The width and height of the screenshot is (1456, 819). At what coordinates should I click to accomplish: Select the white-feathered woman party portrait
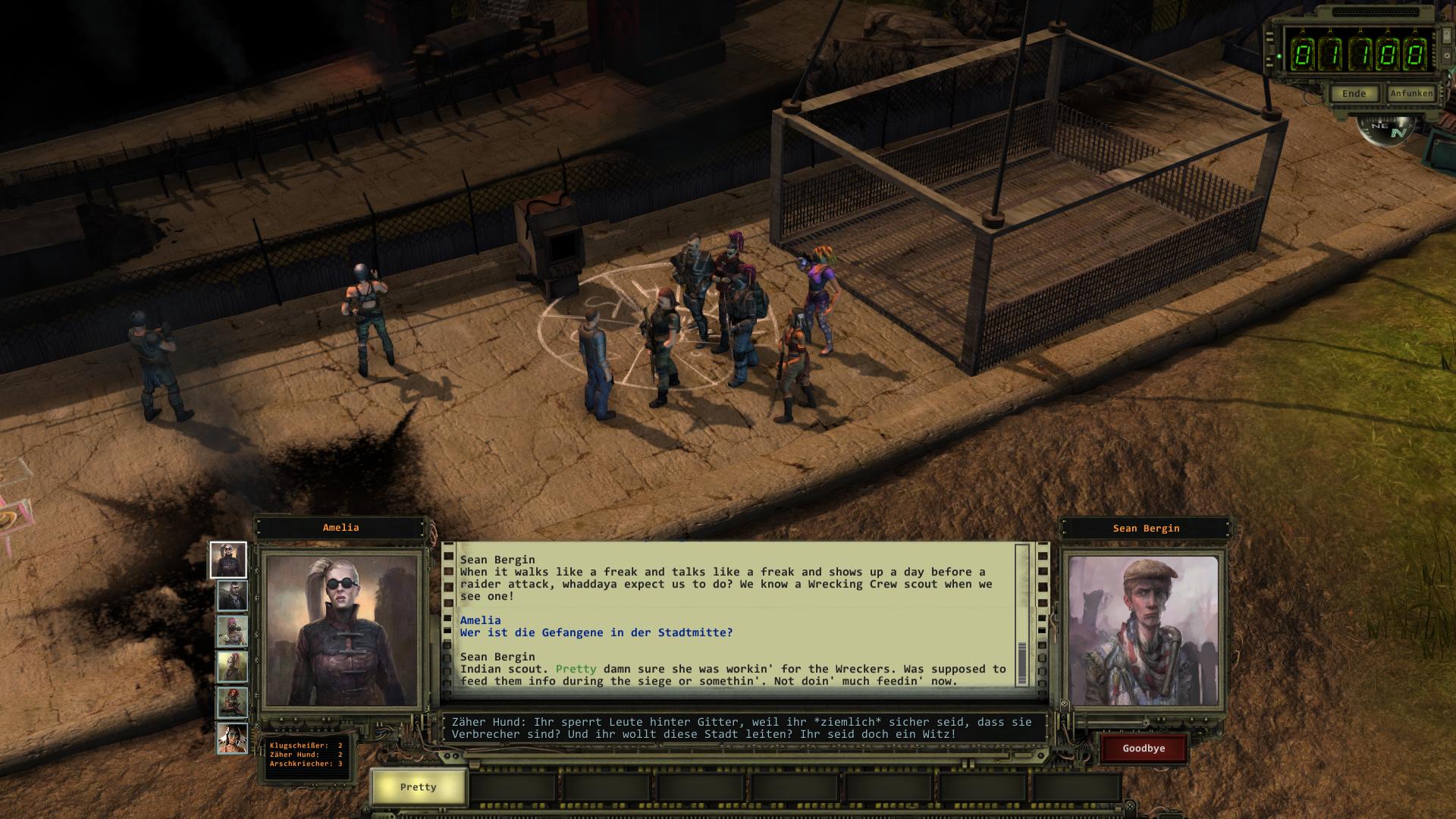(x=232, y=738)
